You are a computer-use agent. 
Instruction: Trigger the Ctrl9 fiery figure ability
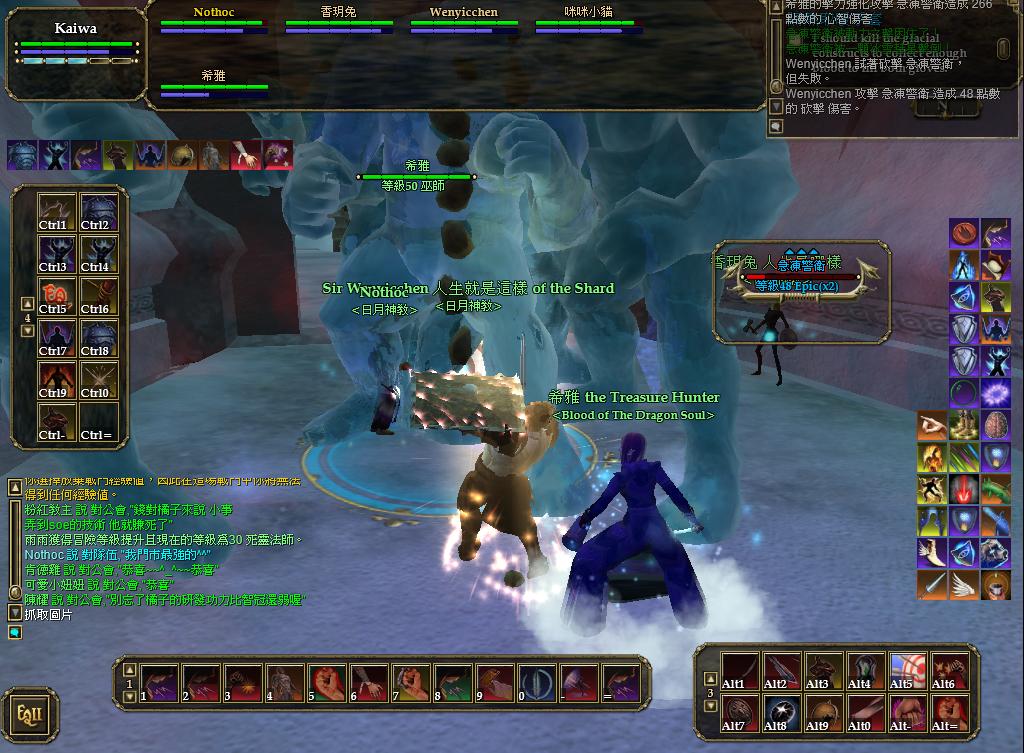[x=55, y=380]
